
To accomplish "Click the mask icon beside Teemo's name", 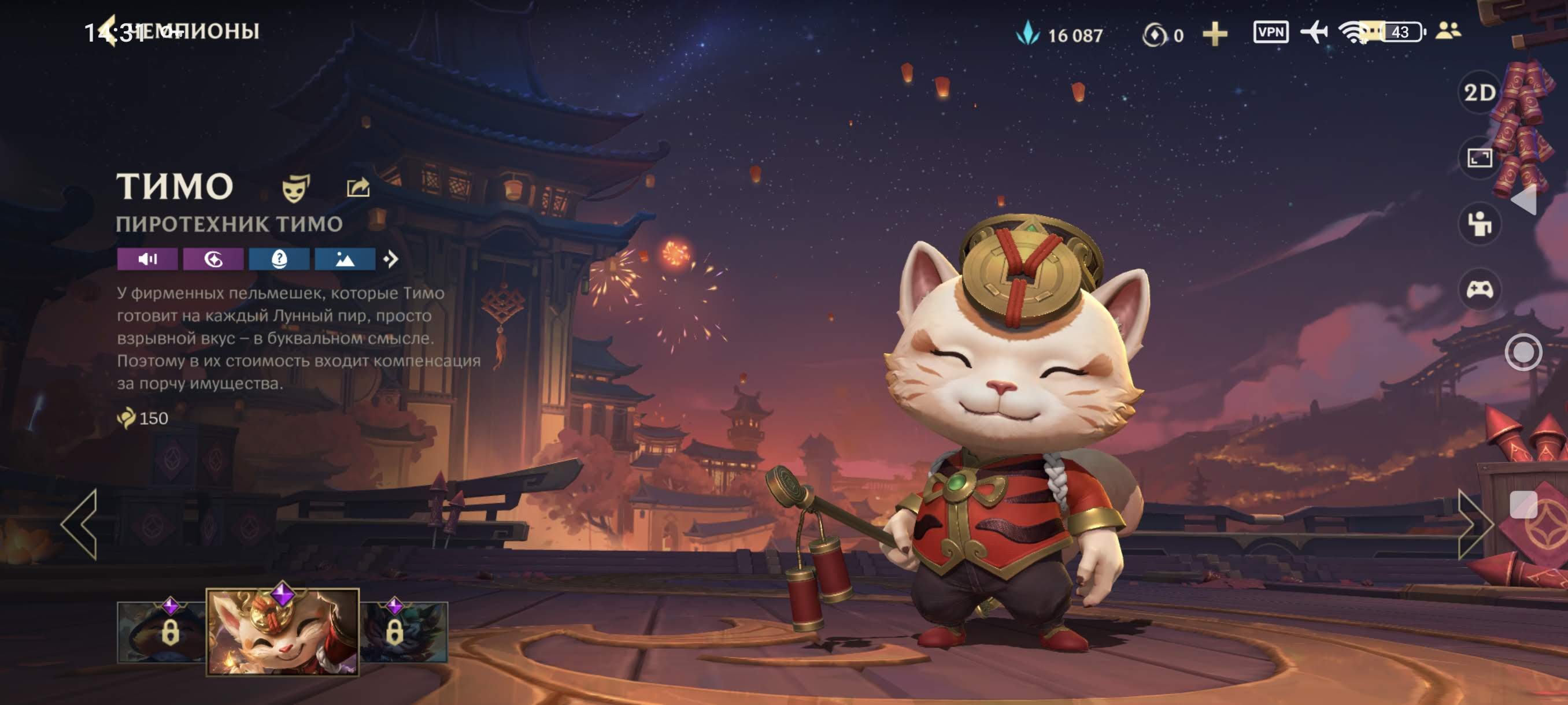I will pyautogui.click(x=296, y=187).
